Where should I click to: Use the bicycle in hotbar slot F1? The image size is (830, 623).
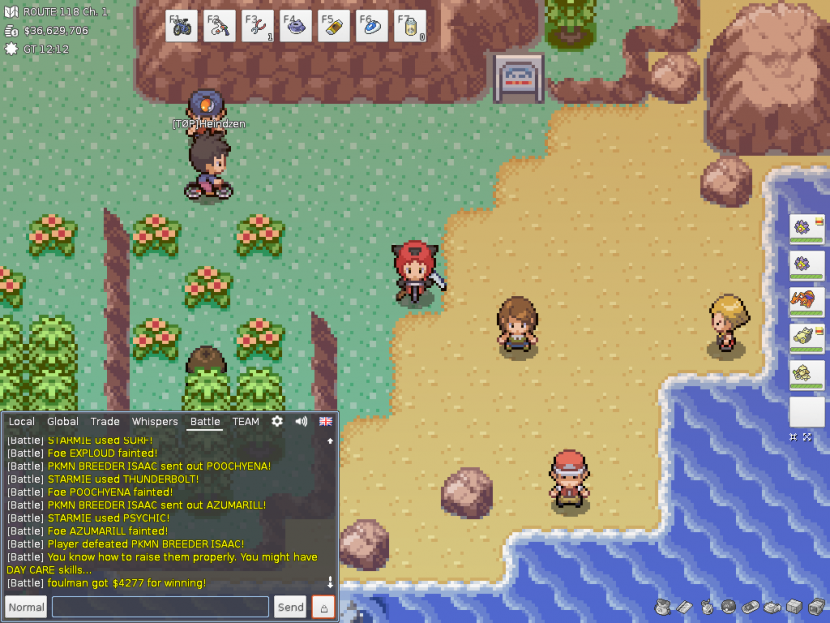click(182, 26)
